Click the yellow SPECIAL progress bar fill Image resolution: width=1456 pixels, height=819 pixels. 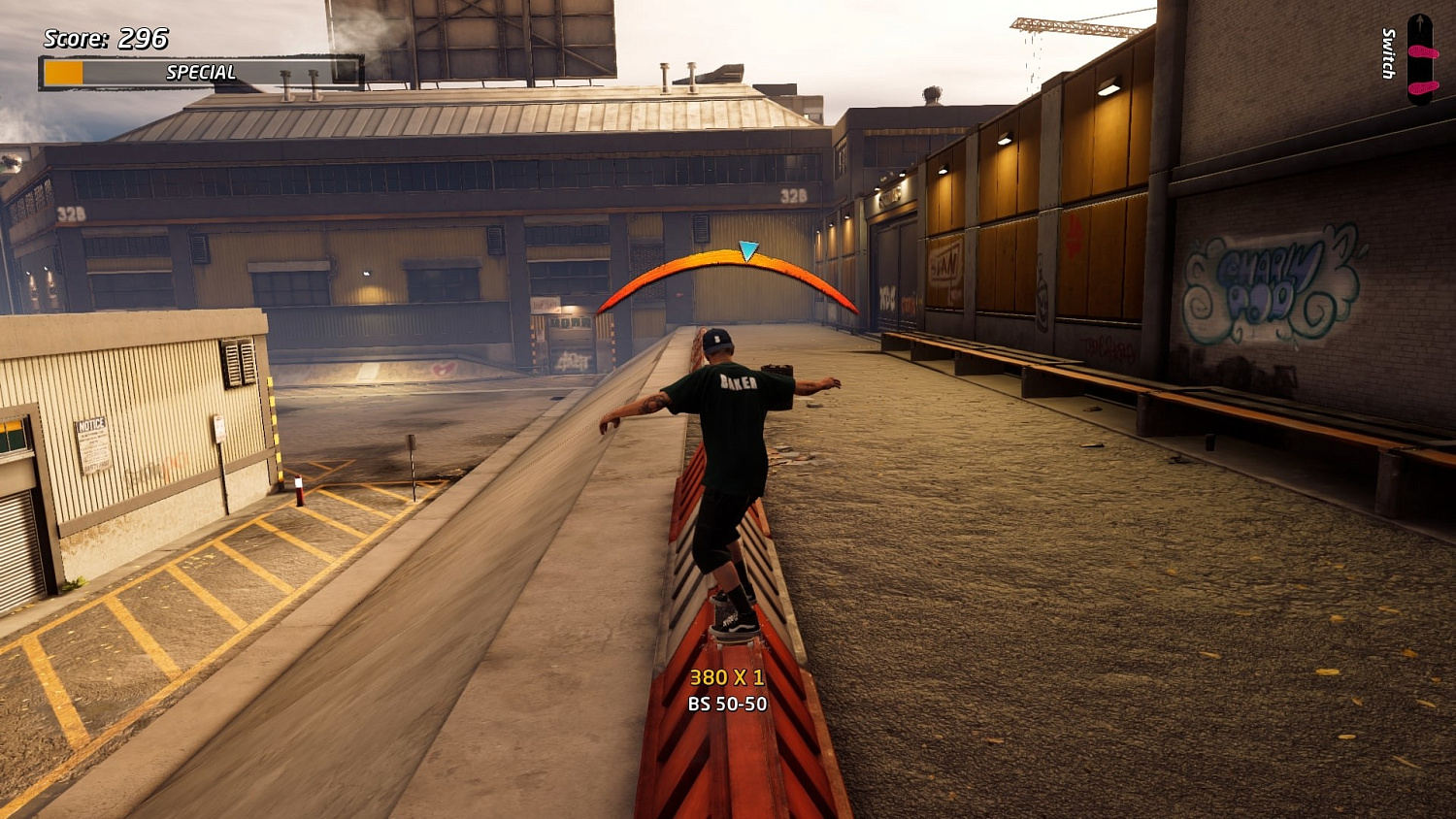point(66,71)
